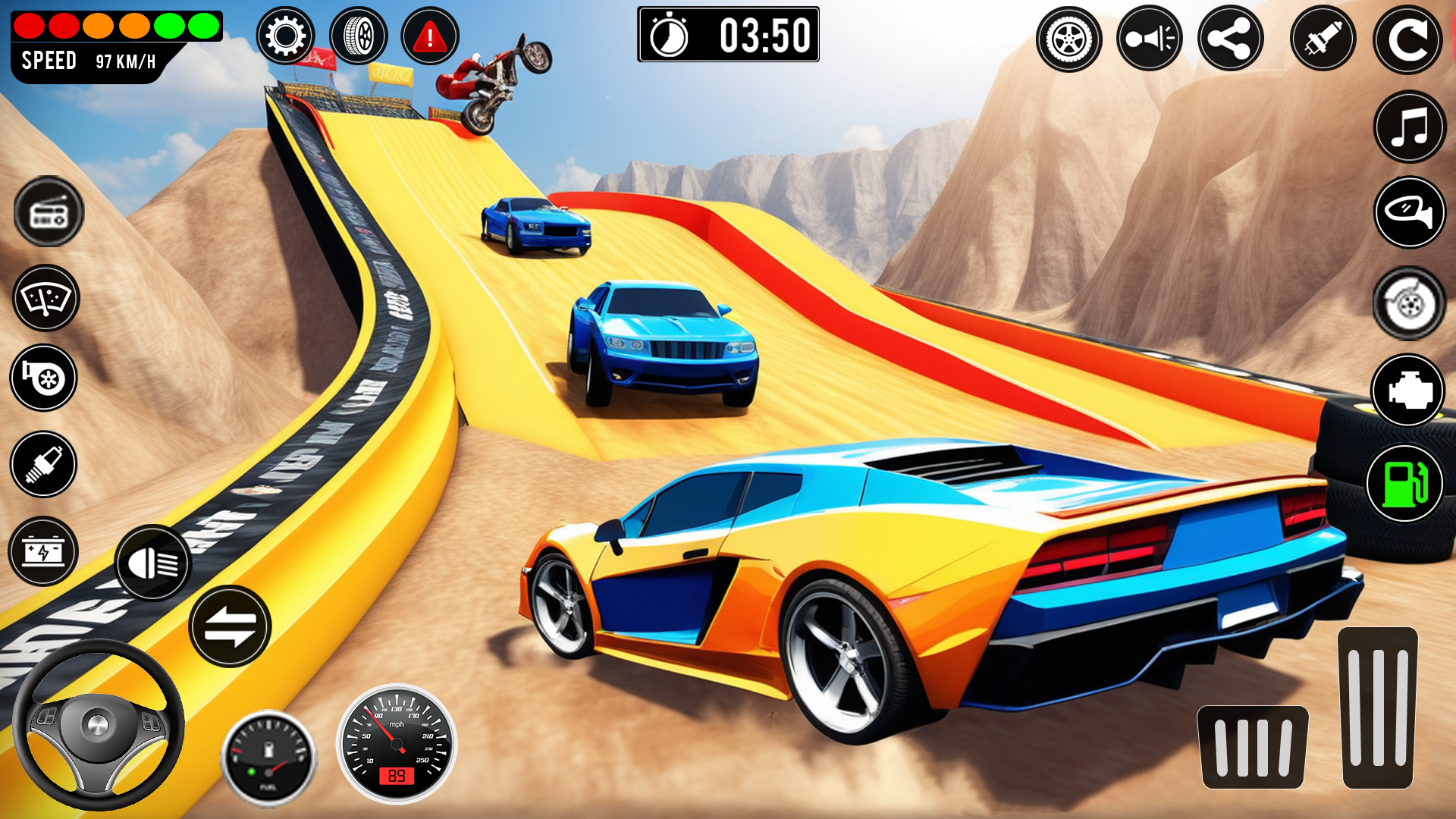
Task: Activate the red hazard warning button
Action: 430,36
